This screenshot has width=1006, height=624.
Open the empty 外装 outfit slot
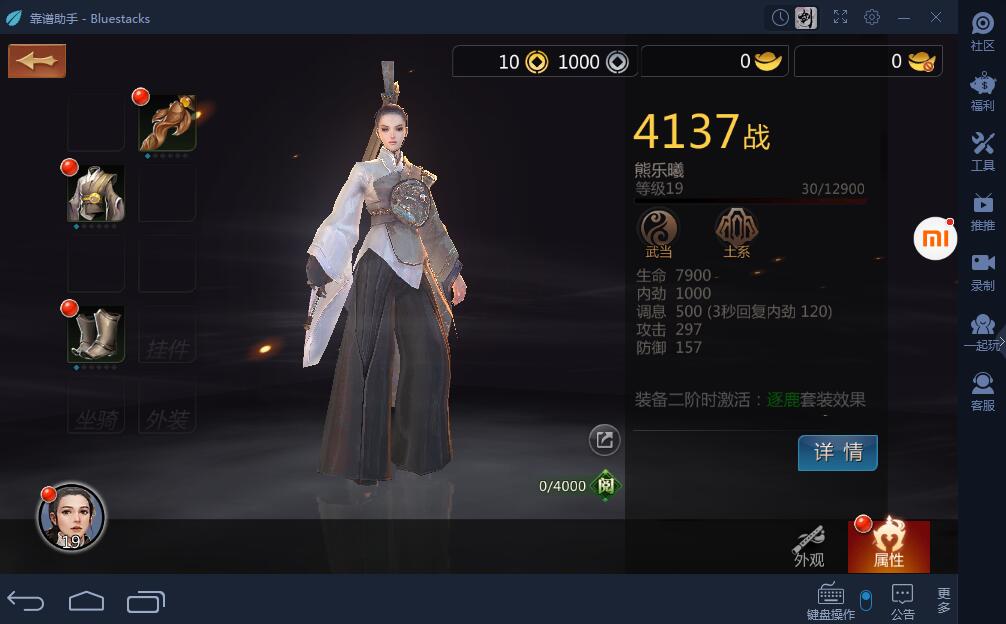[x=167, y=405]
